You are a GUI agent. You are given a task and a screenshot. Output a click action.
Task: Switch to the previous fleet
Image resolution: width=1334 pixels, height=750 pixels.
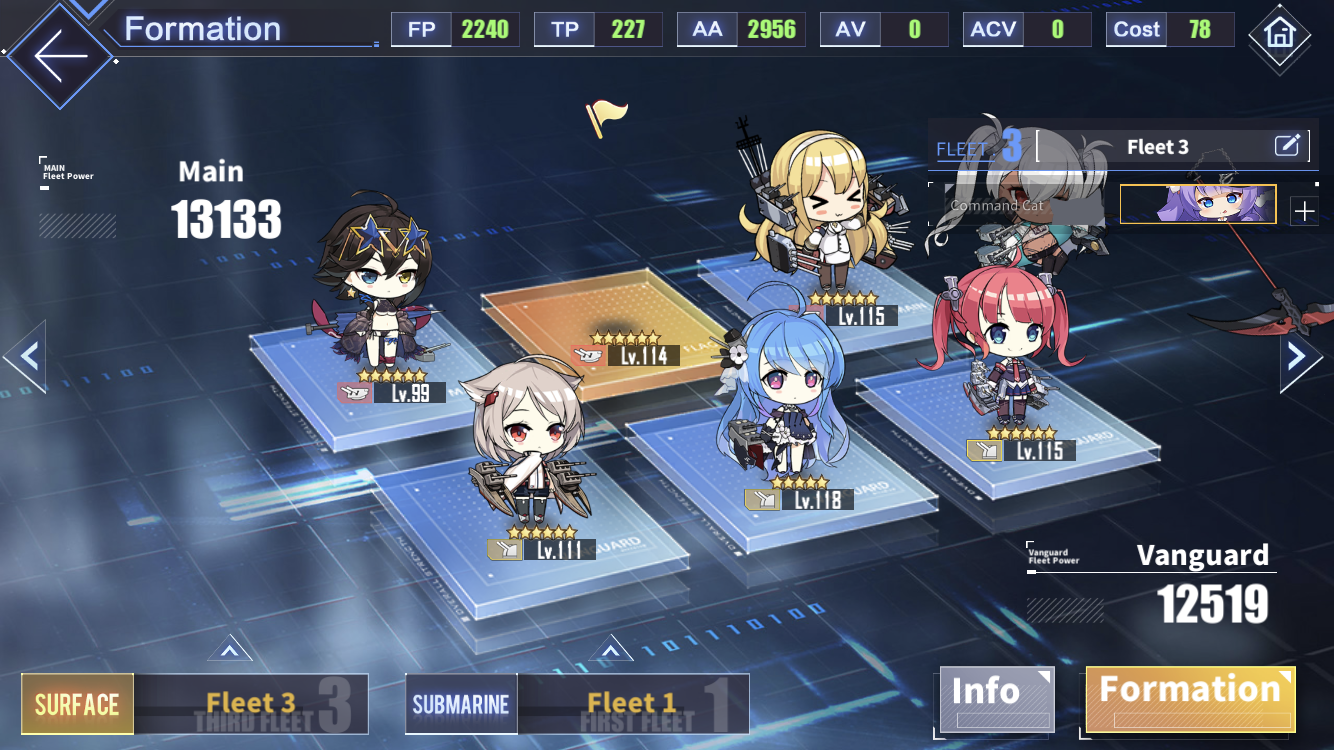(x=26, y=356)
